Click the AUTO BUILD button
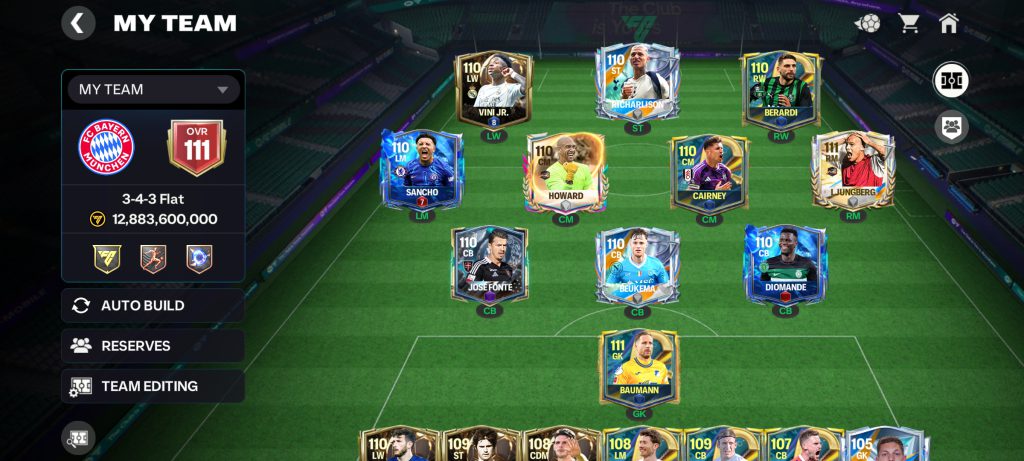This screenshot has width=1024, height=461. pyautogui.click(x=153, y=306)
